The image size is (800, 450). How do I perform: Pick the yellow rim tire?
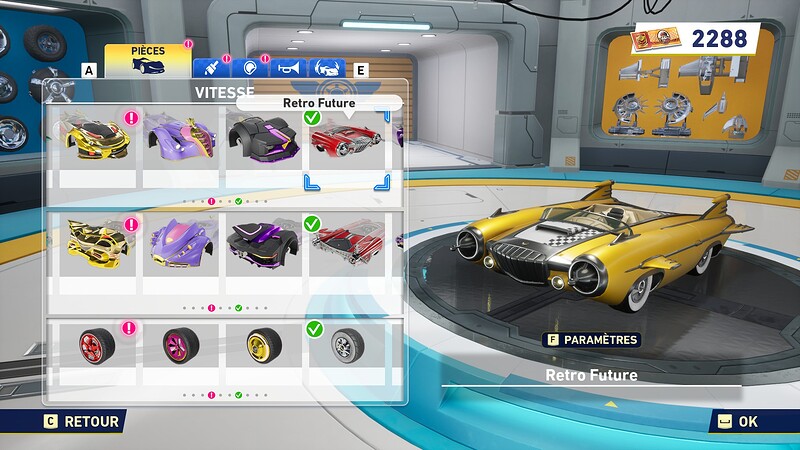[x=264, y=345]
